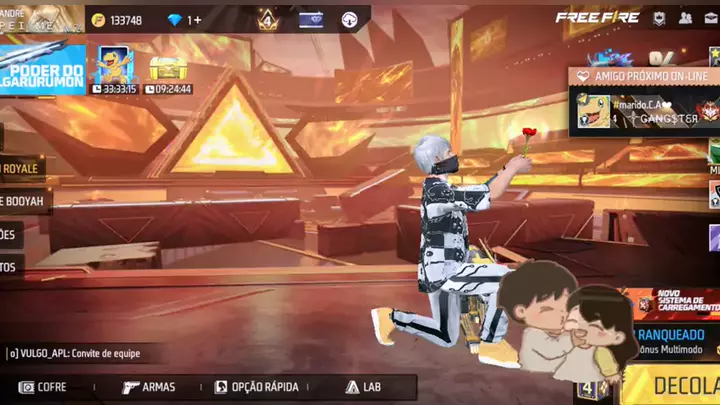Image resolution: width=720 pixels, height=405 pixels.
Task: Open the mailbox envelope icon
Action: 710,18
